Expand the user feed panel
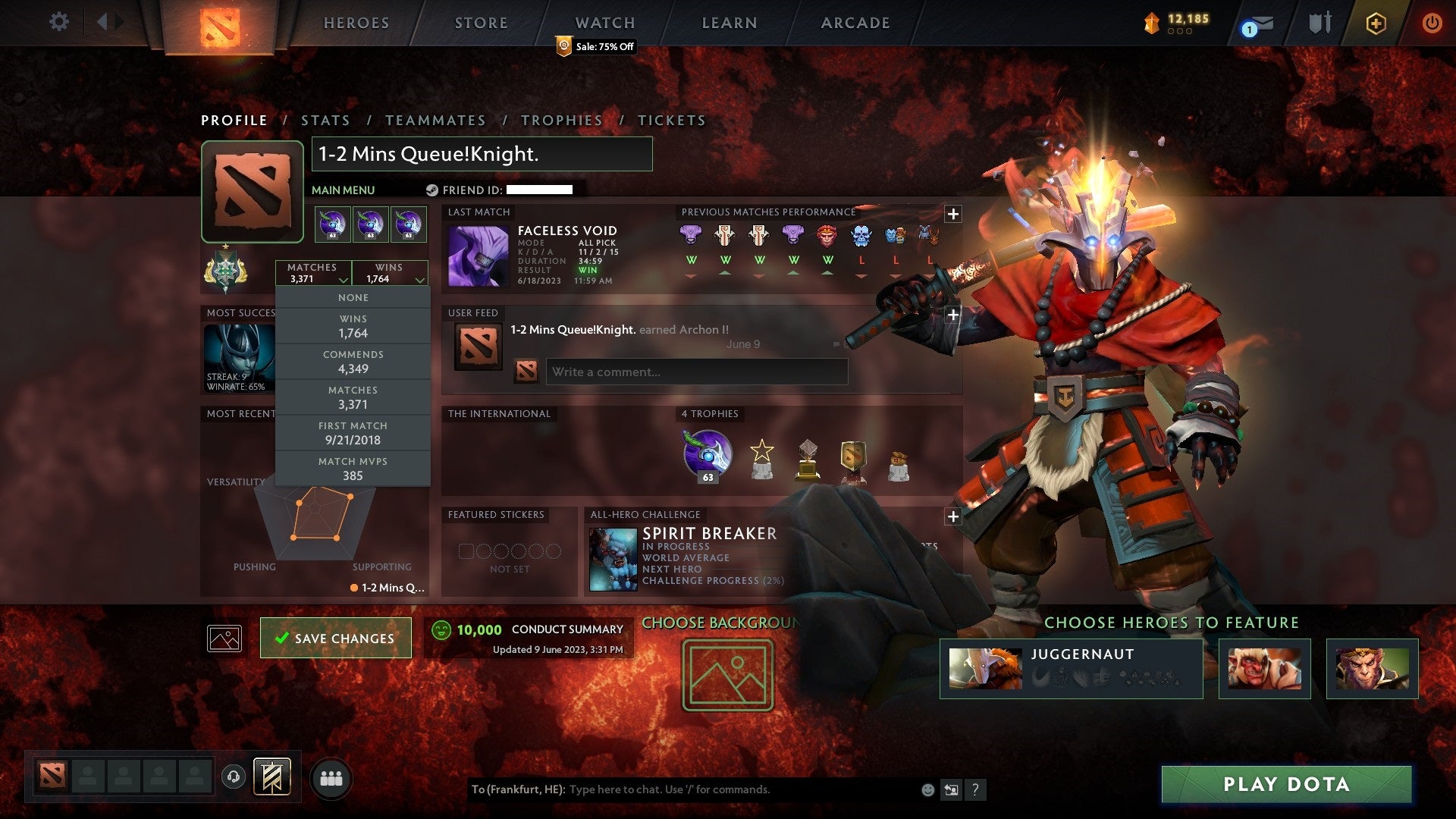Image resolution: width=1456 pixels, height=819 pixels. point(953,315)
